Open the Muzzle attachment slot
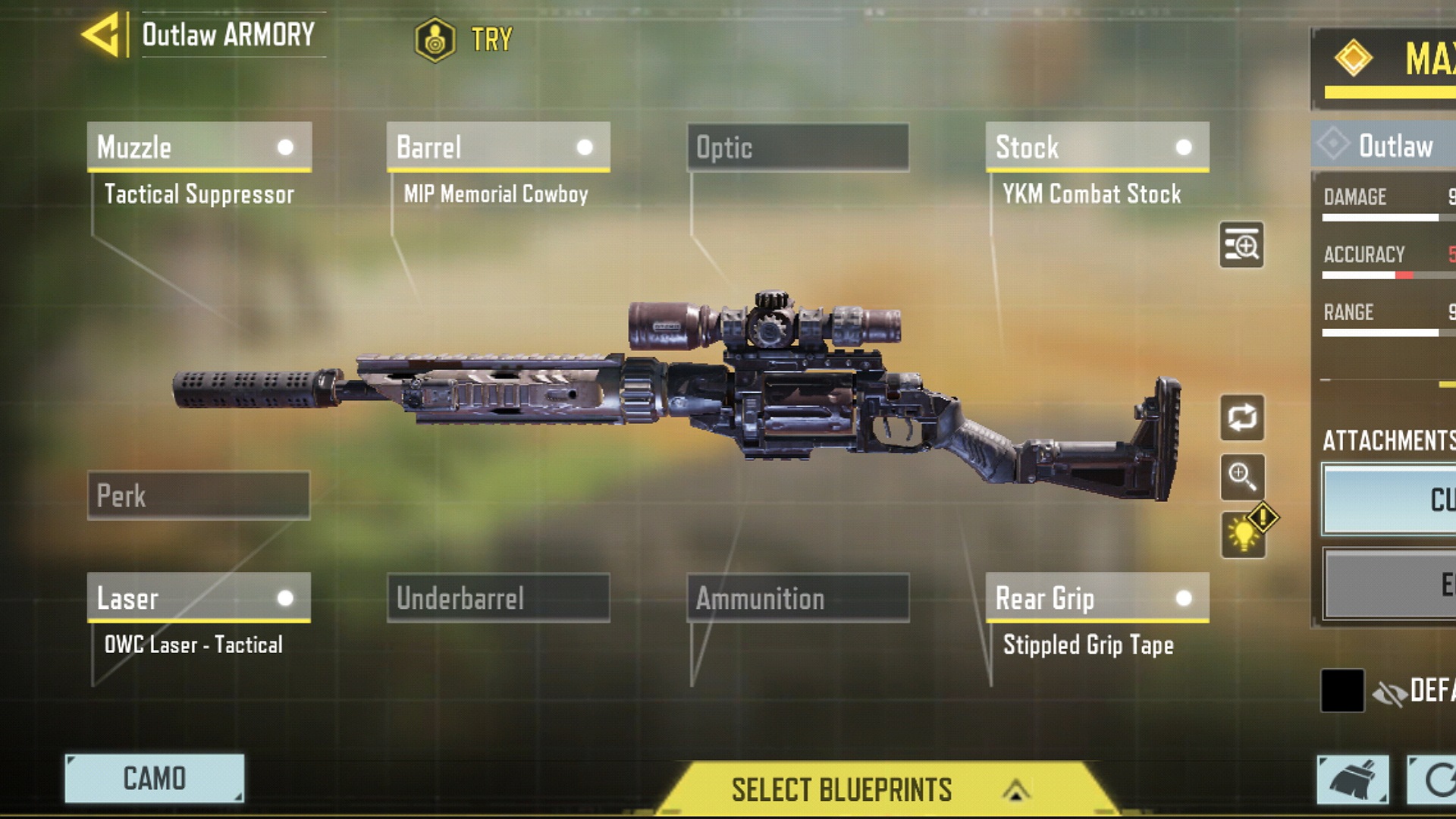The width and height of the screenshot is (1456, 819). 199,147
